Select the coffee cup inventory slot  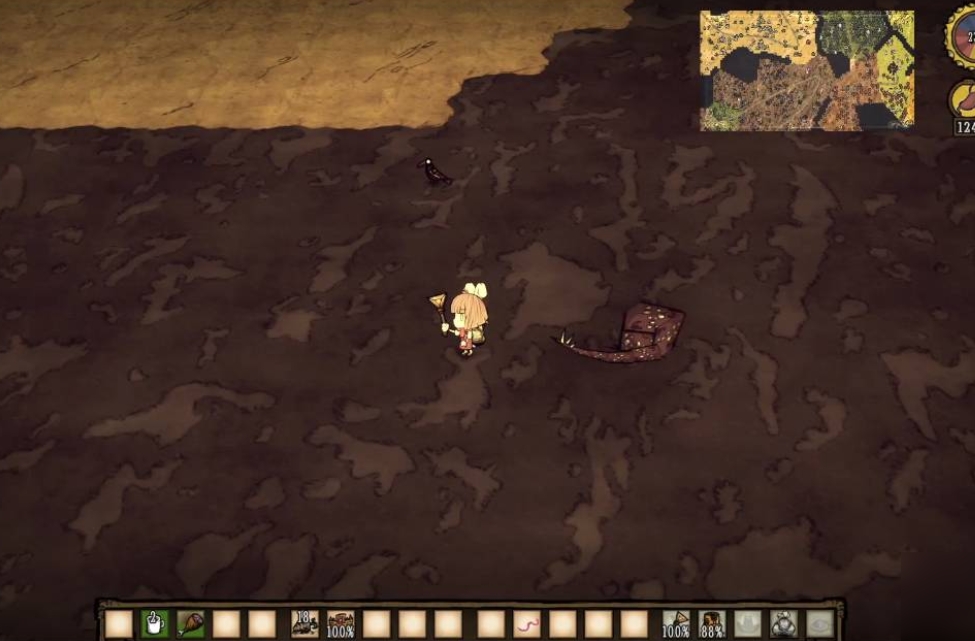(155, 624)
